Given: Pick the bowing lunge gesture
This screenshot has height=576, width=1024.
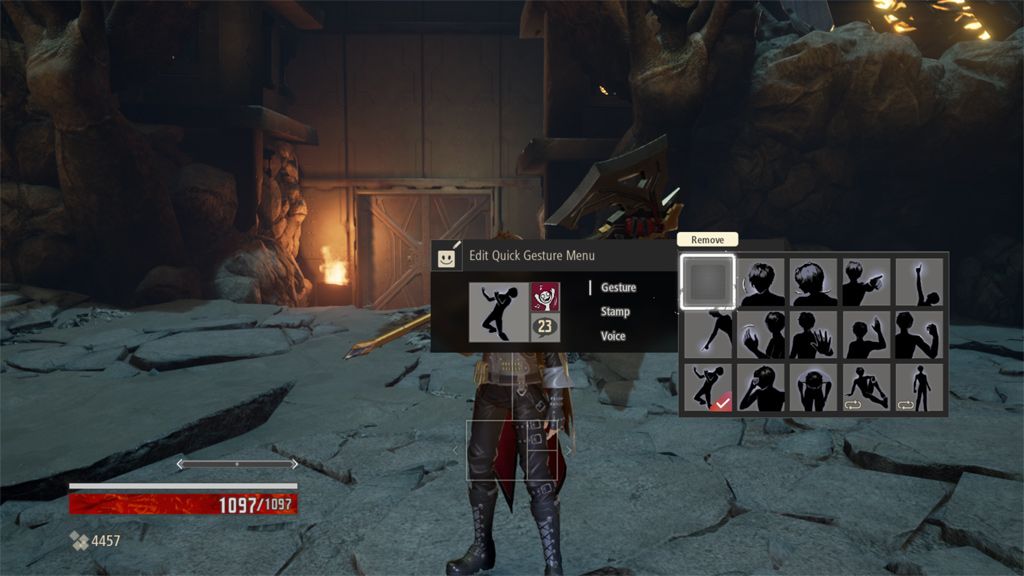Looking at the screenshot, I should point(708,335).
